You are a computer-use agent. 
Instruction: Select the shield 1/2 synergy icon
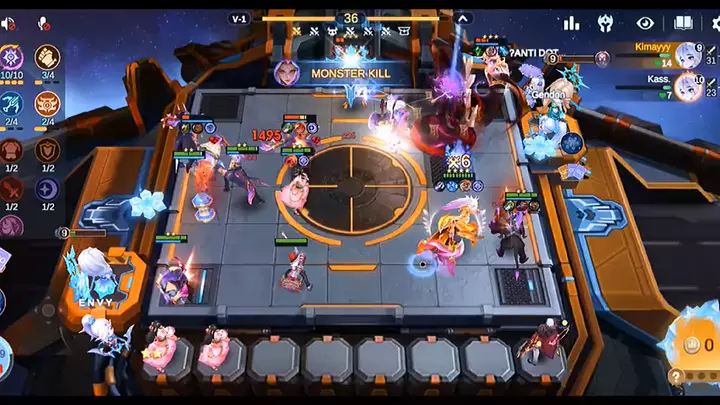(x=47, y=150)
